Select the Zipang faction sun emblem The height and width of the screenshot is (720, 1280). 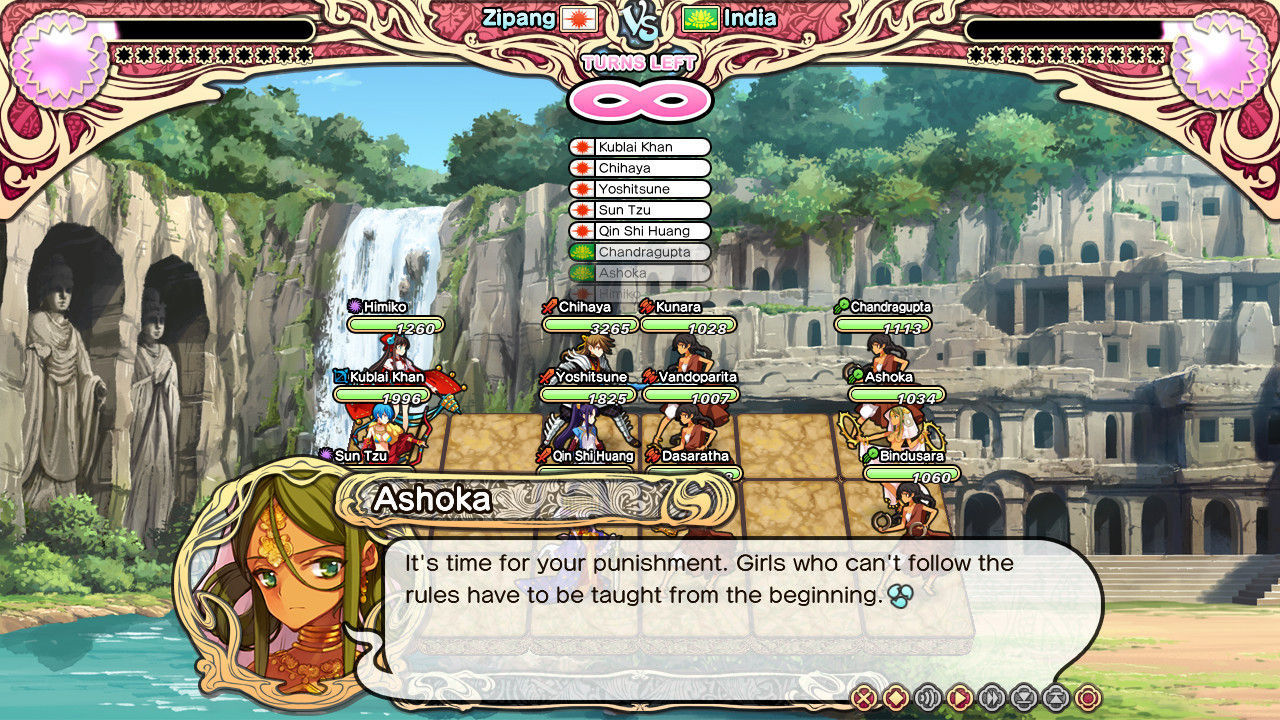pos(579,18)
